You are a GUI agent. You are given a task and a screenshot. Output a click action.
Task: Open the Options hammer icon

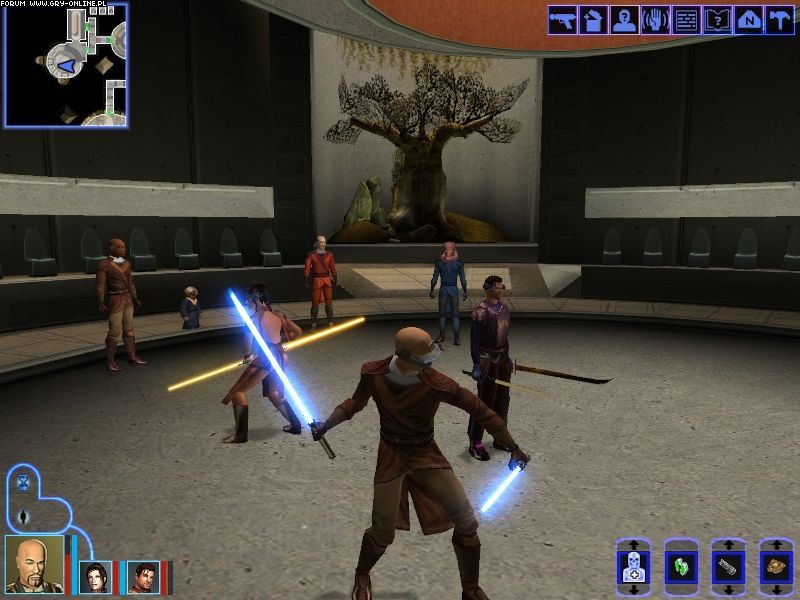[779, 20]
